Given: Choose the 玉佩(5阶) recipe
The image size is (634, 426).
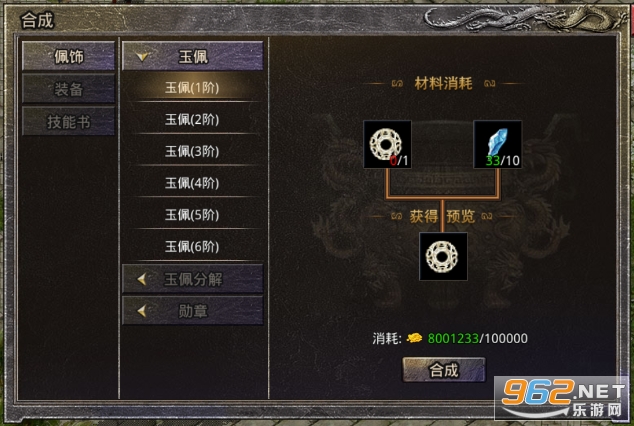Looking at the screenshot, I should 192,215.
